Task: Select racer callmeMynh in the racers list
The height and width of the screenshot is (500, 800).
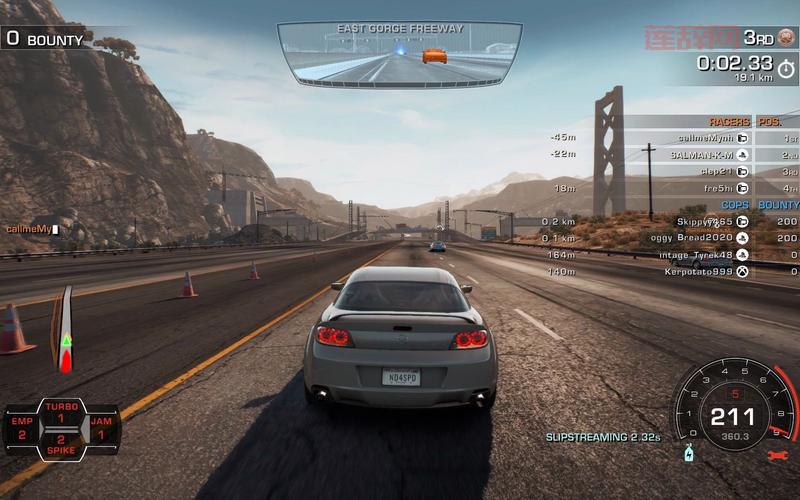Action: [x=706, y=137]
